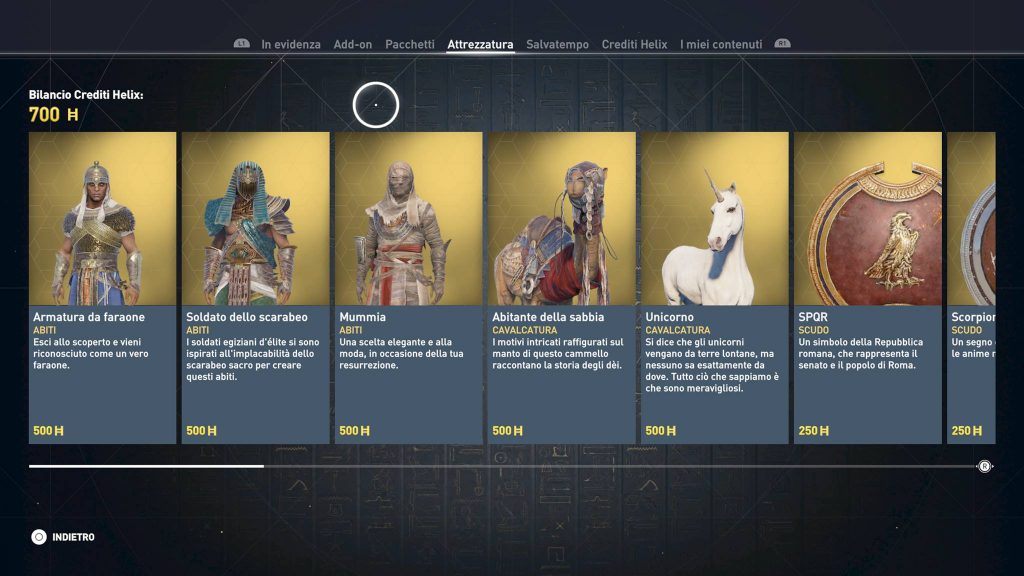Select the SPQR shield card
This screenshot has width=1024, height=576.
(867, 288)
